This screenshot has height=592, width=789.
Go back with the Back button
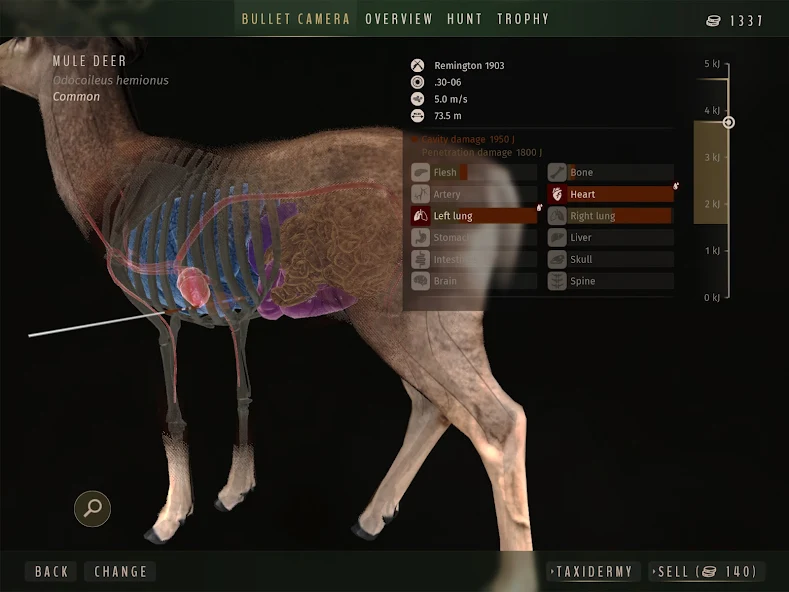coord(52,572)
